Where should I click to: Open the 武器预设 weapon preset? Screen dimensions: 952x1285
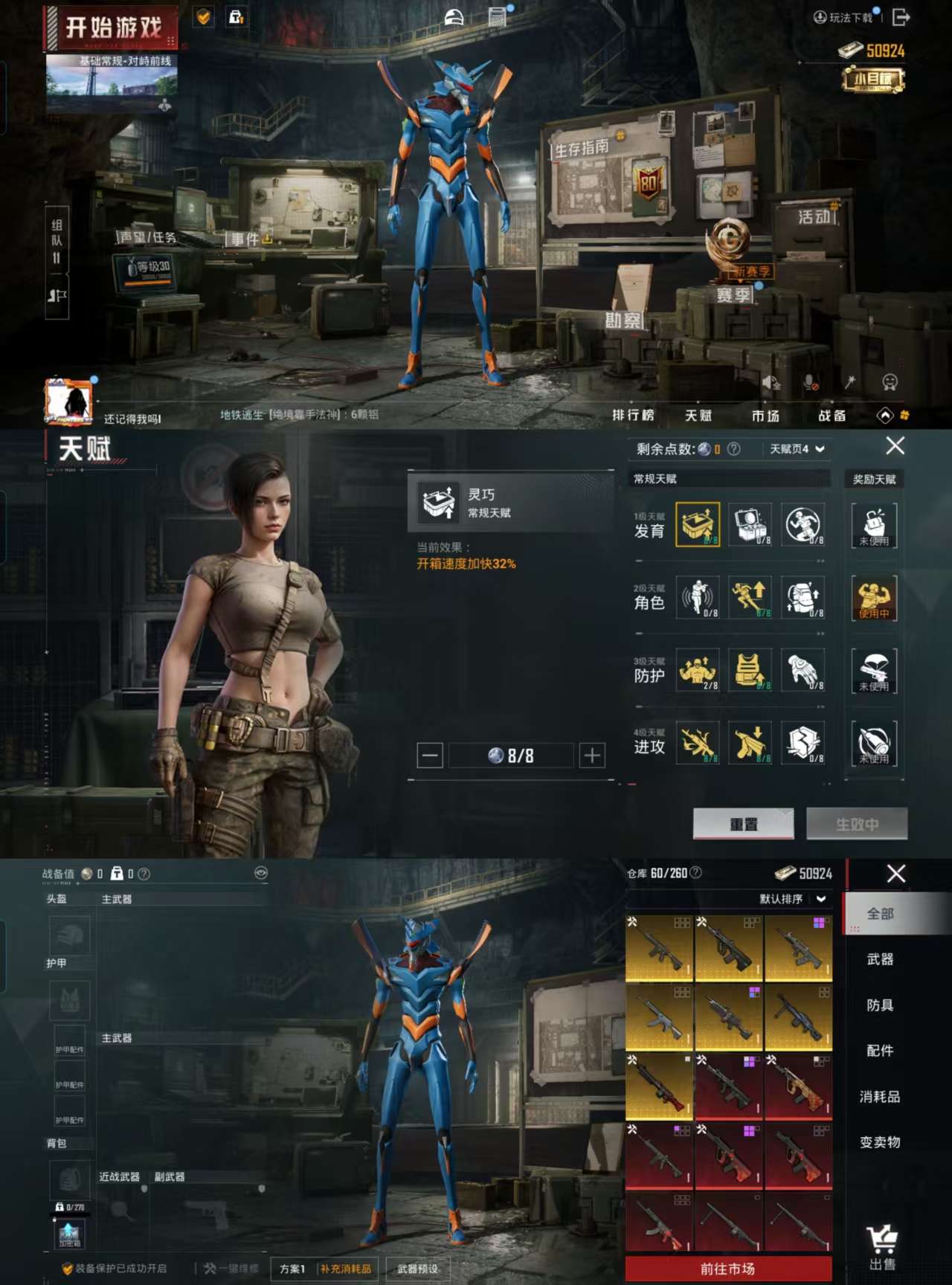417,1269
